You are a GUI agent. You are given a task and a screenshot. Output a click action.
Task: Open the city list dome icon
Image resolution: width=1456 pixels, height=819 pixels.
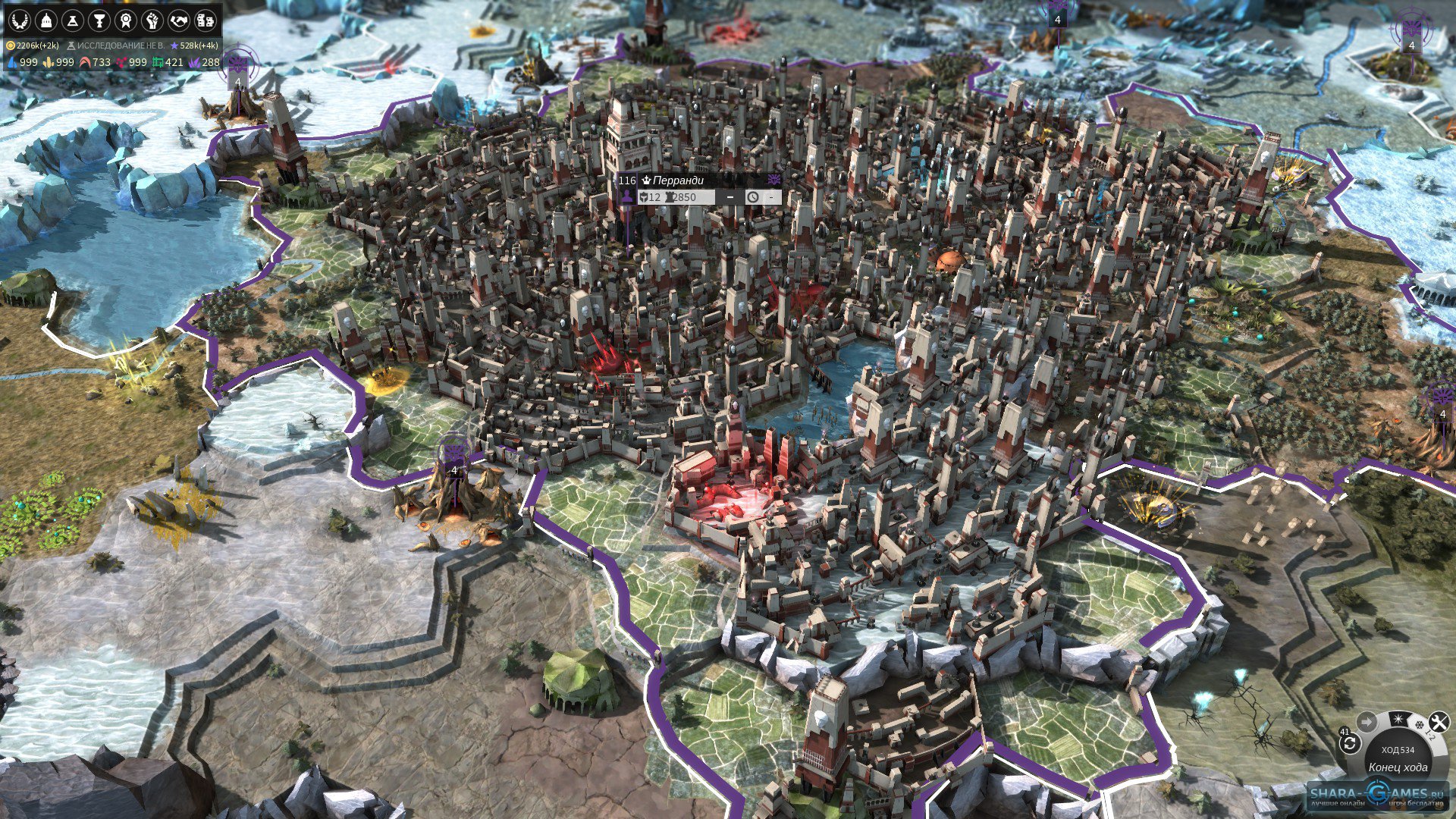tap(46, 20)
